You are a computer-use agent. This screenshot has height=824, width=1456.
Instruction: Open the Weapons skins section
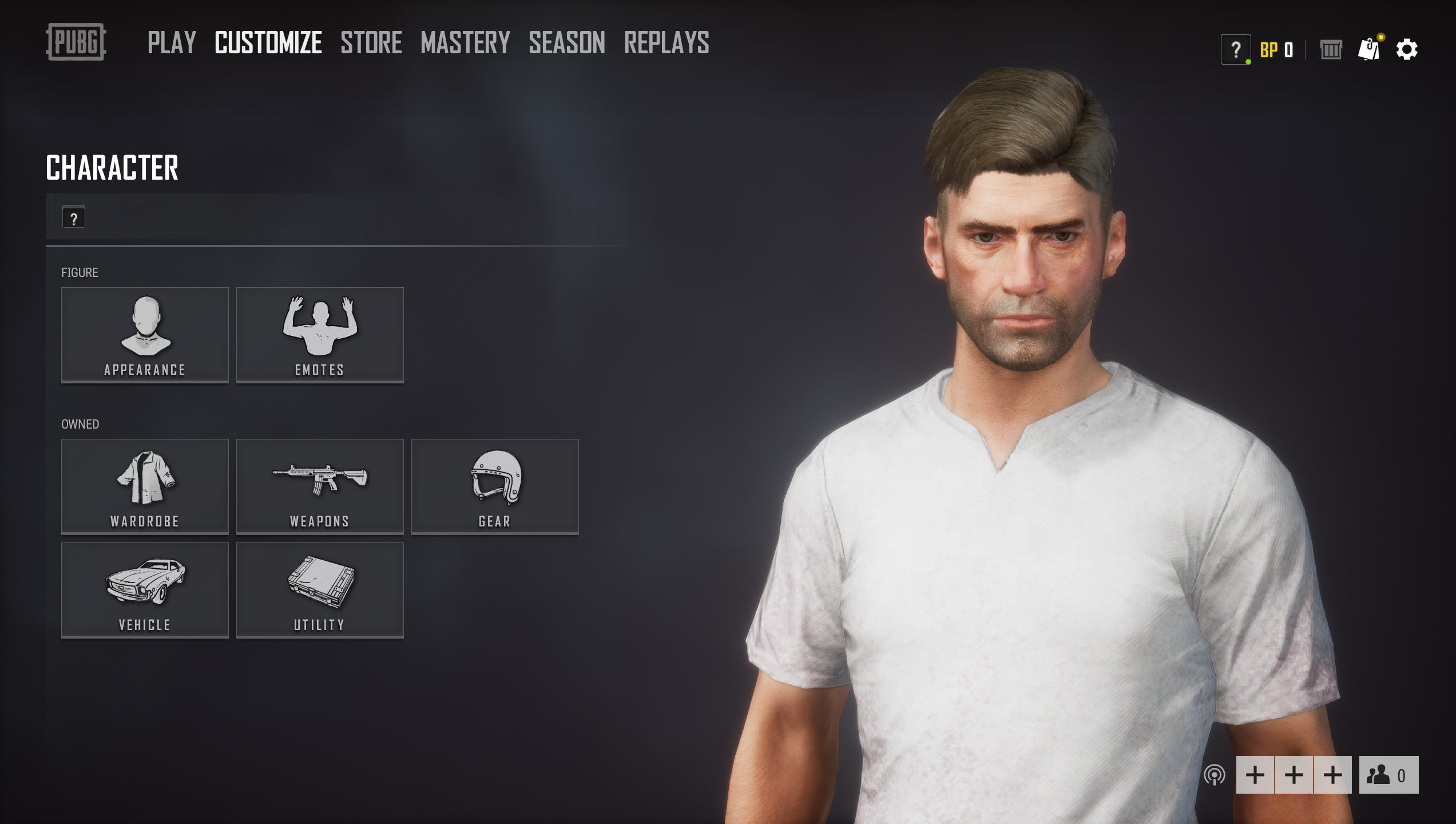click(x=320, y=486)
